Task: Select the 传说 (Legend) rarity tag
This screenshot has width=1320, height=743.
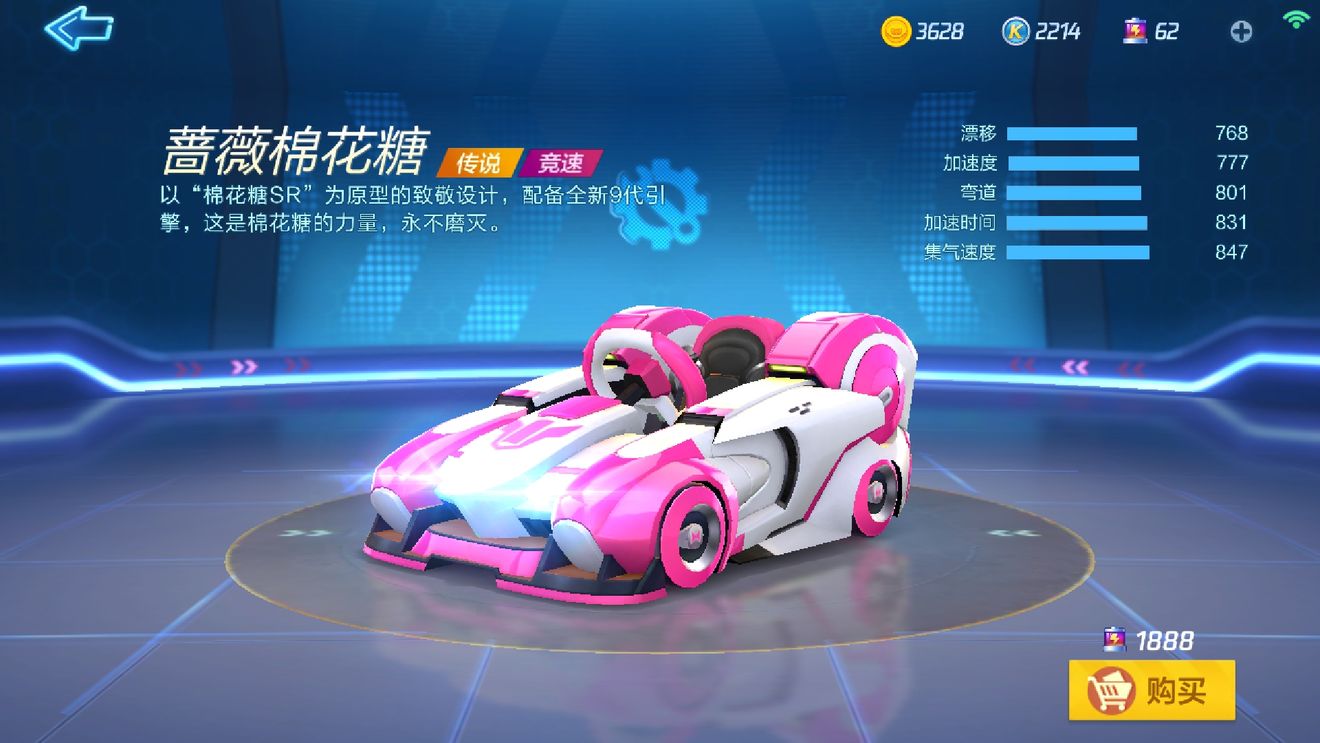Action: pos(481,164)
